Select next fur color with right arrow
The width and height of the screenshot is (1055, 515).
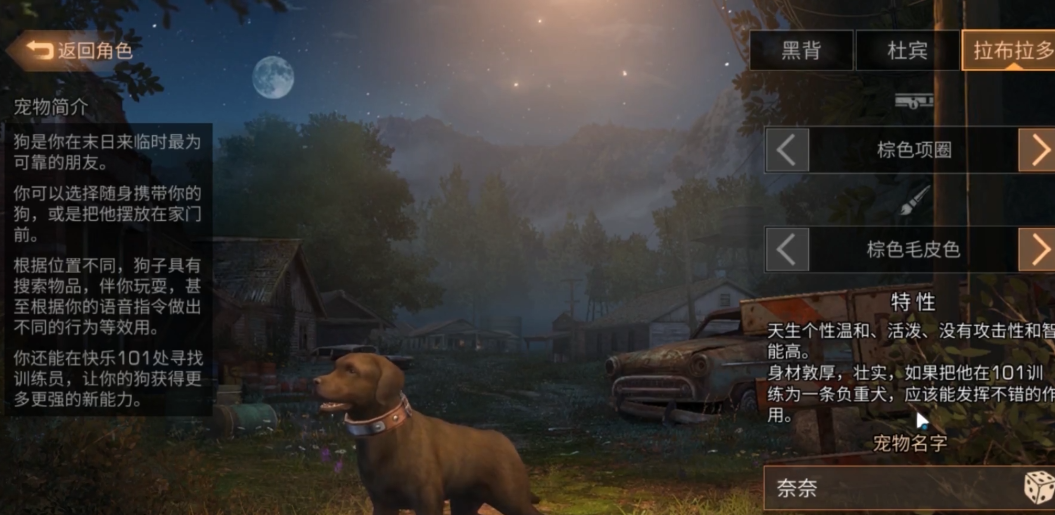(1037, 249)
